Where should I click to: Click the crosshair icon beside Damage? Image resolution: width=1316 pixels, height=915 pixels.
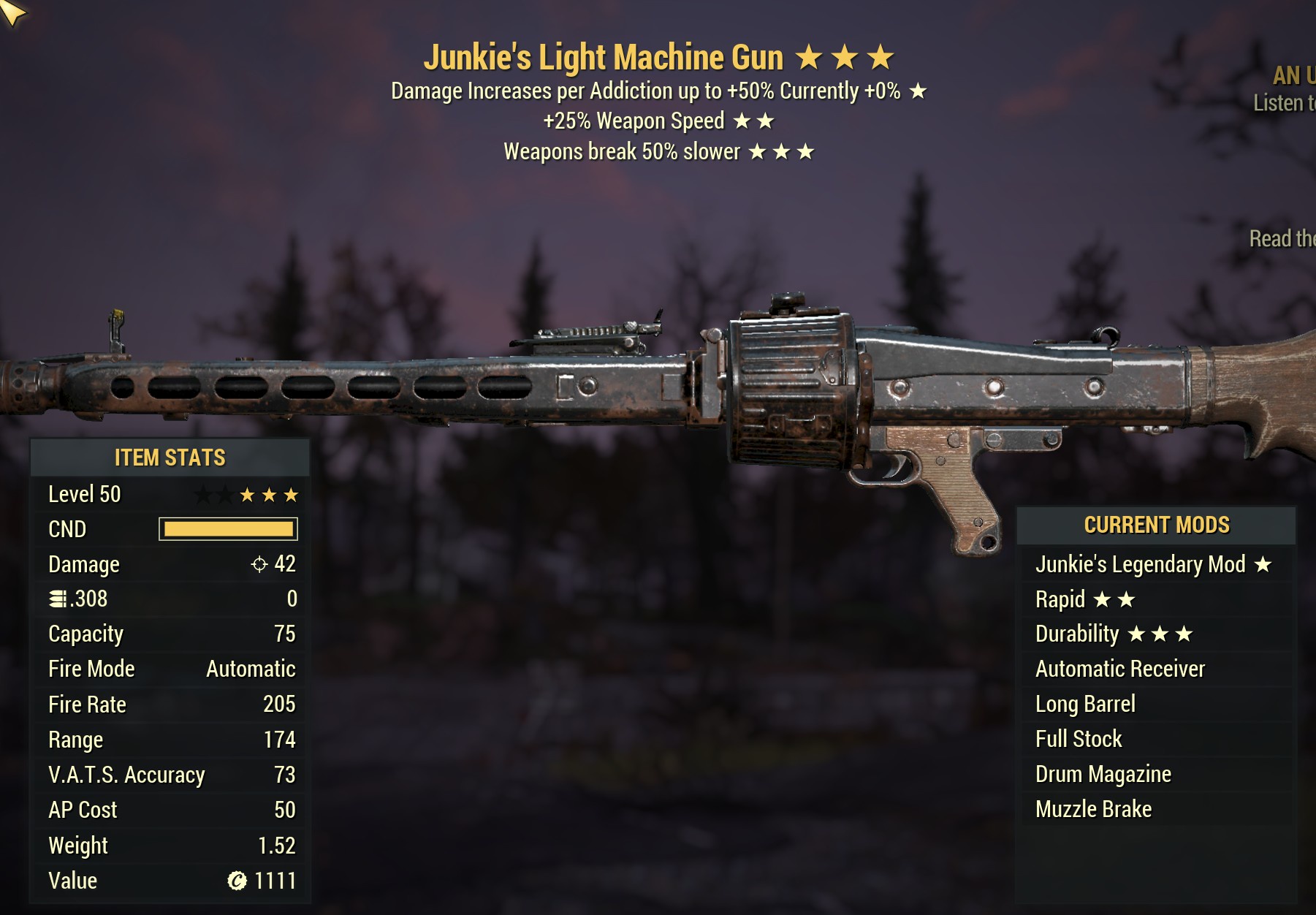[259, 564]
